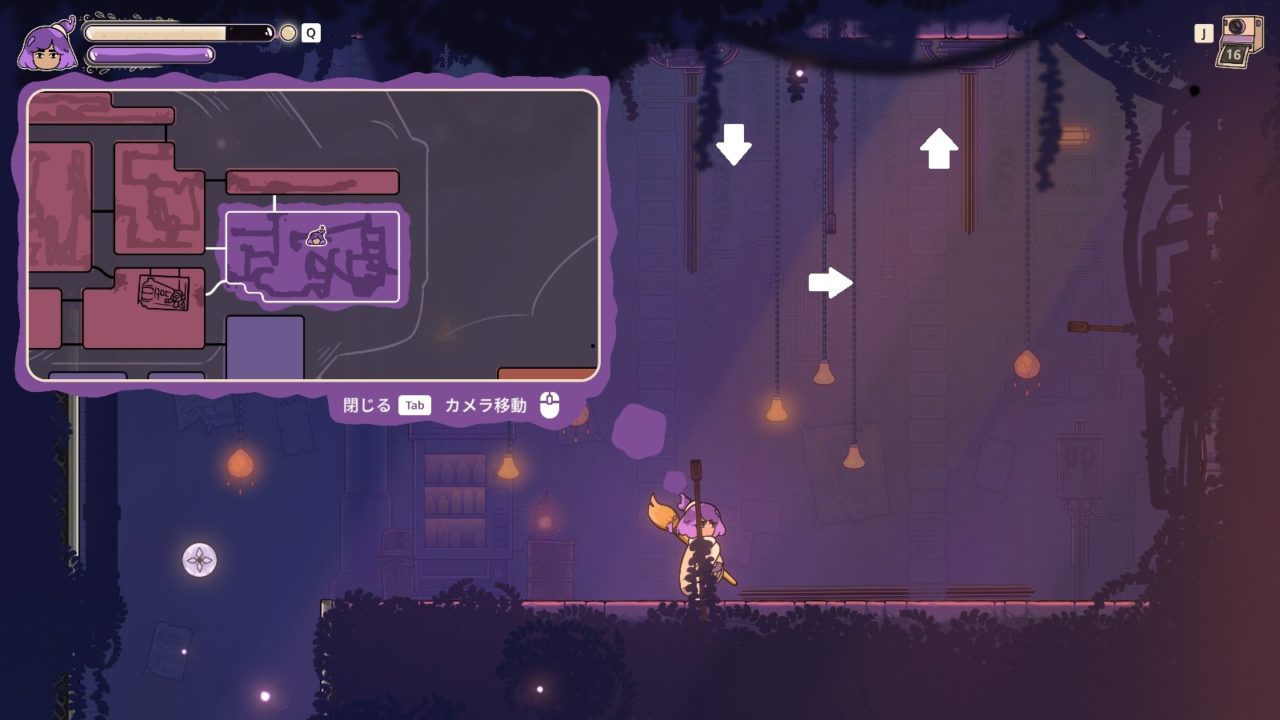This screenshot has height=720, width=1280.
Task: Click the purple-haired character portrait
Action: [x=46, y=47]
